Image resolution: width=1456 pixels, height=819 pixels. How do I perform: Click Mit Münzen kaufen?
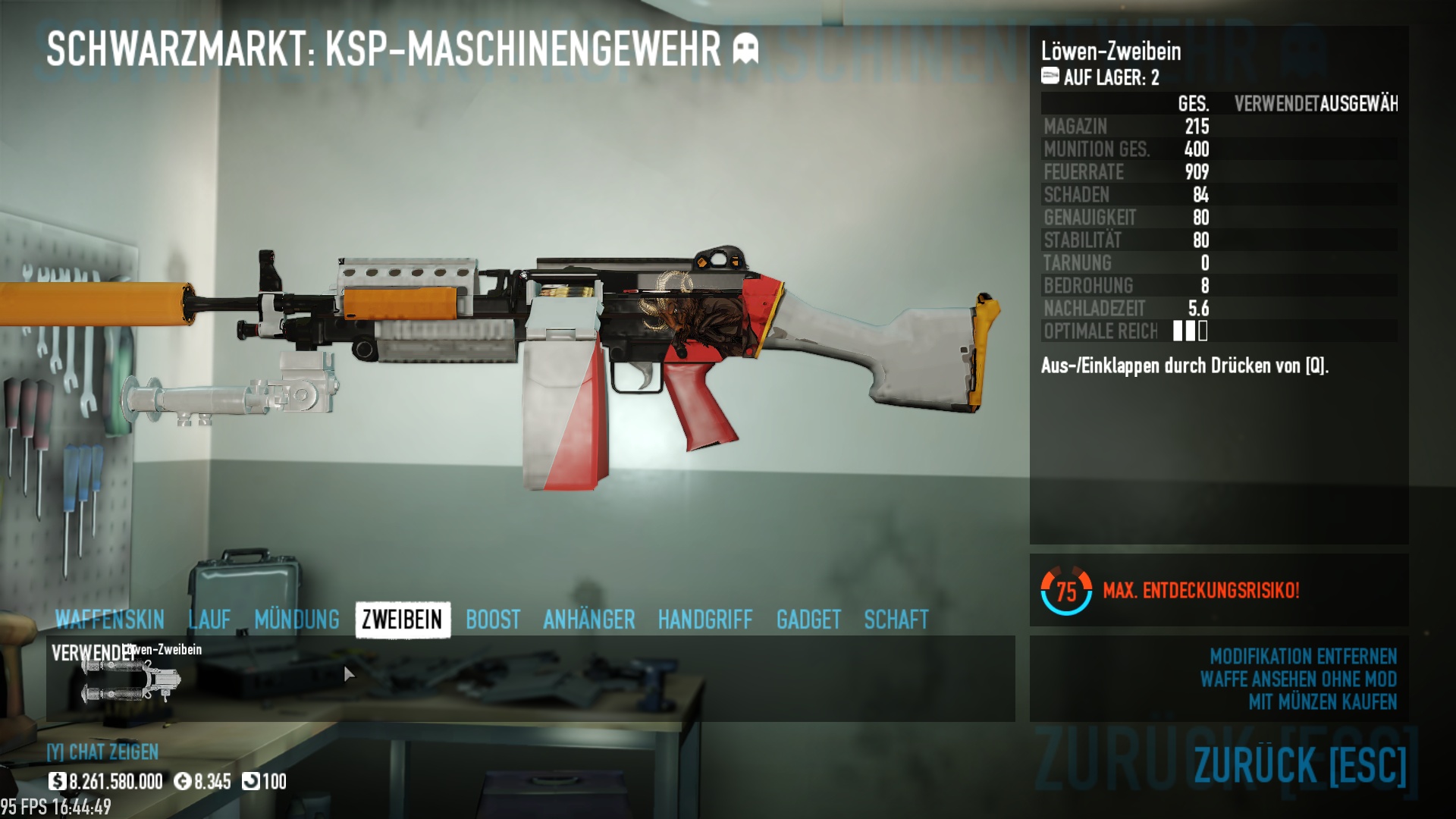(x=1323, y=701)
